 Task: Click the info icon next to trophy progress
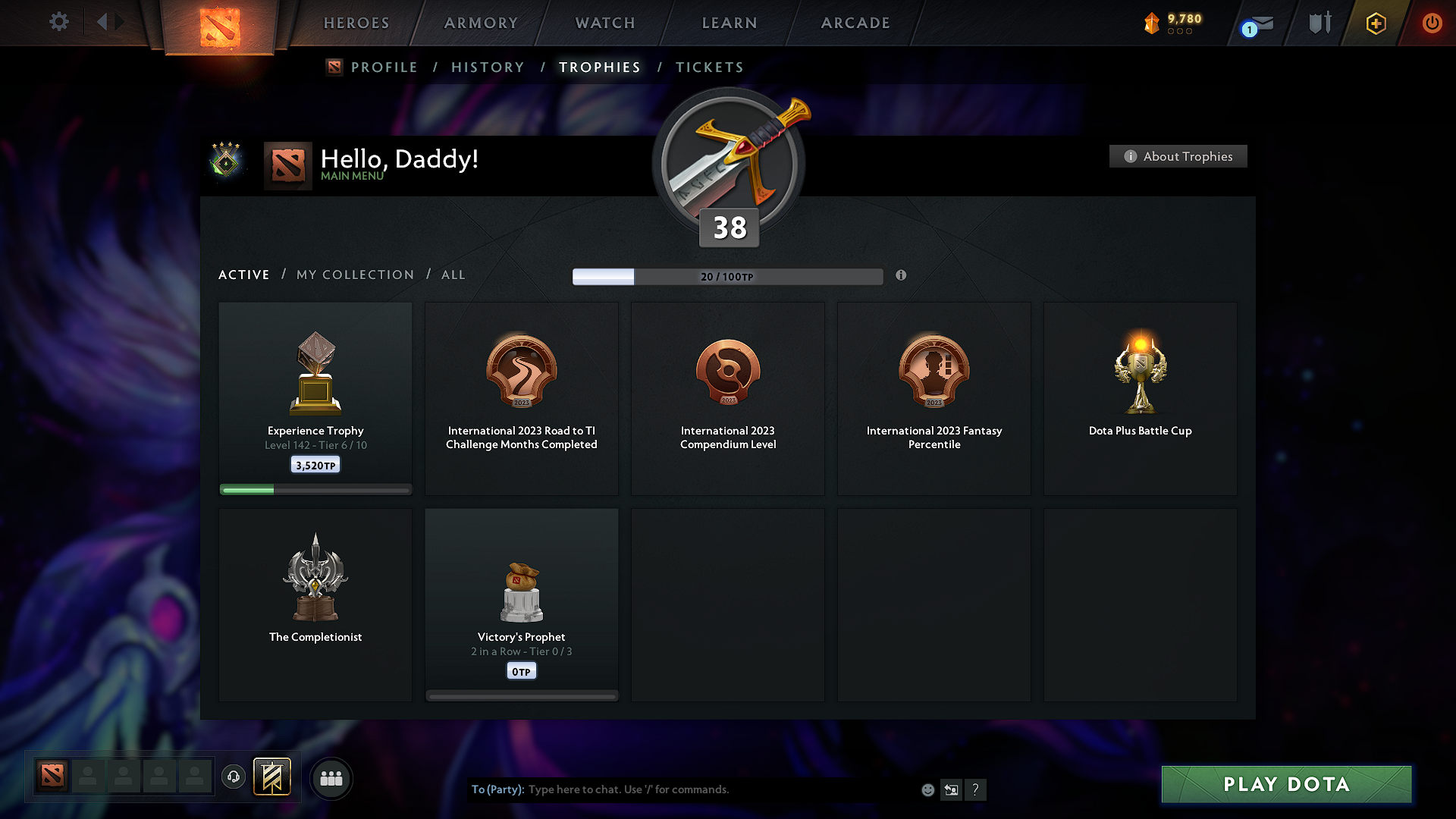click(x=902, y=276)
